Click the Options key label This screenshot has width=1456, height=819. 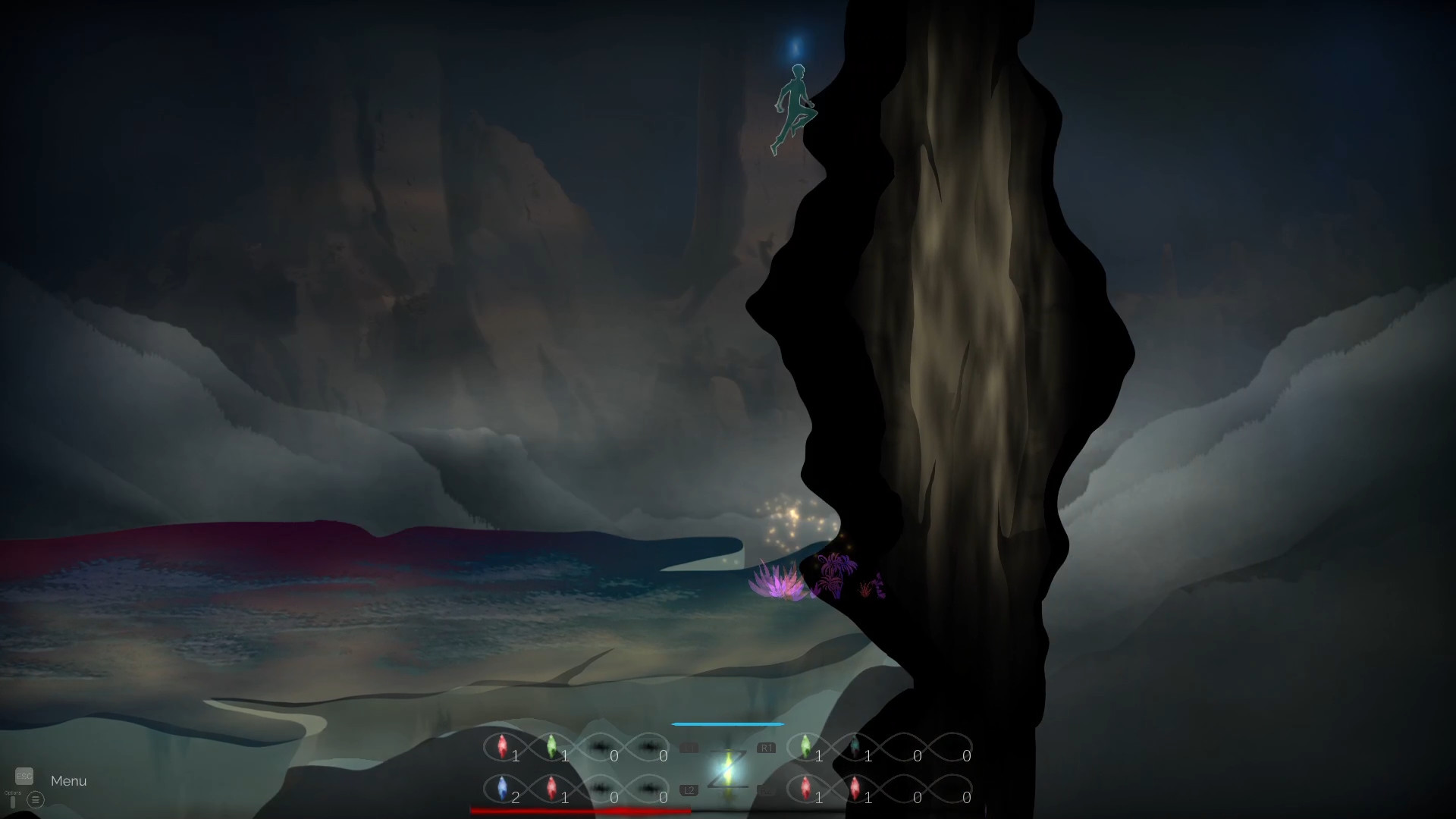[13, 793]
